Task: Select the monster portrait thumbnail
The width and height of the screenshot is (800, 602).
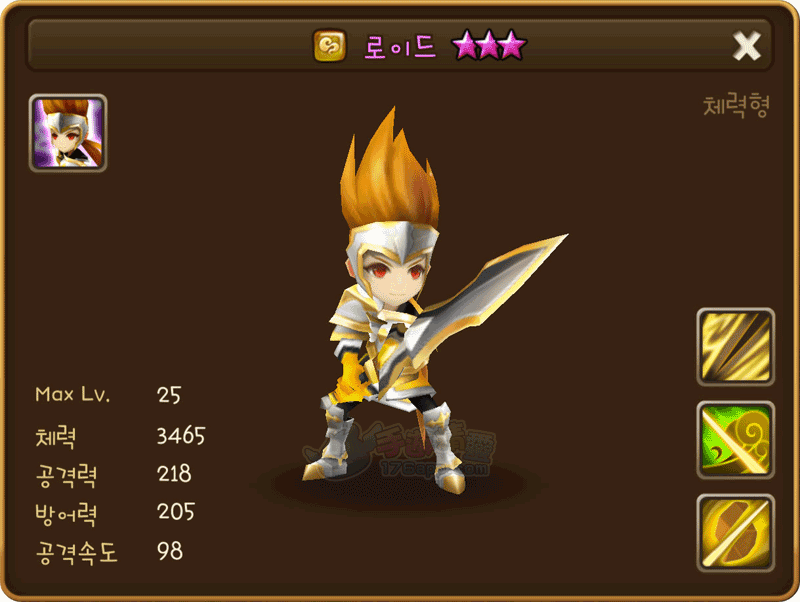Action: click(68, 133)
